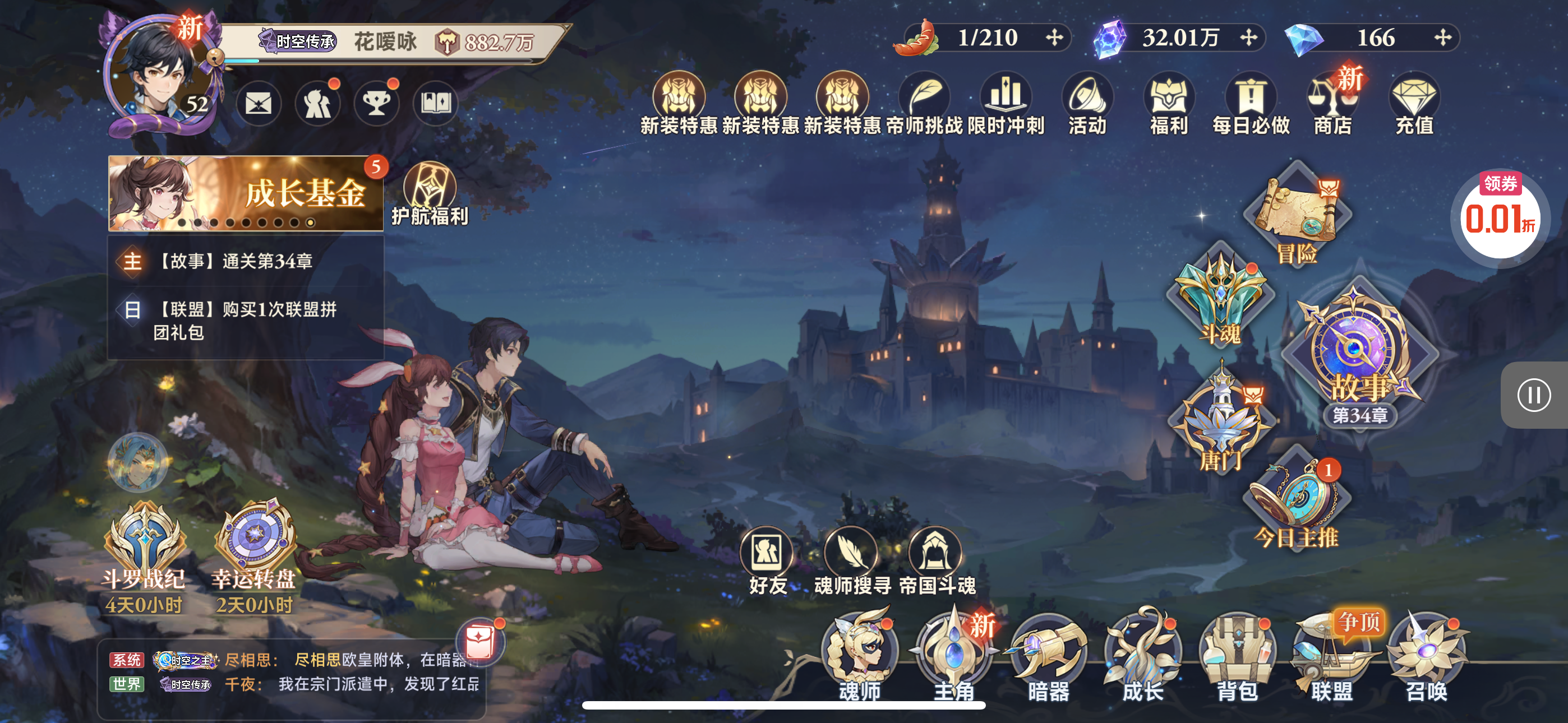Open the 召唤 summon menu
This screenshot has width=1568, height=723.
click(x=1426, y=654)
